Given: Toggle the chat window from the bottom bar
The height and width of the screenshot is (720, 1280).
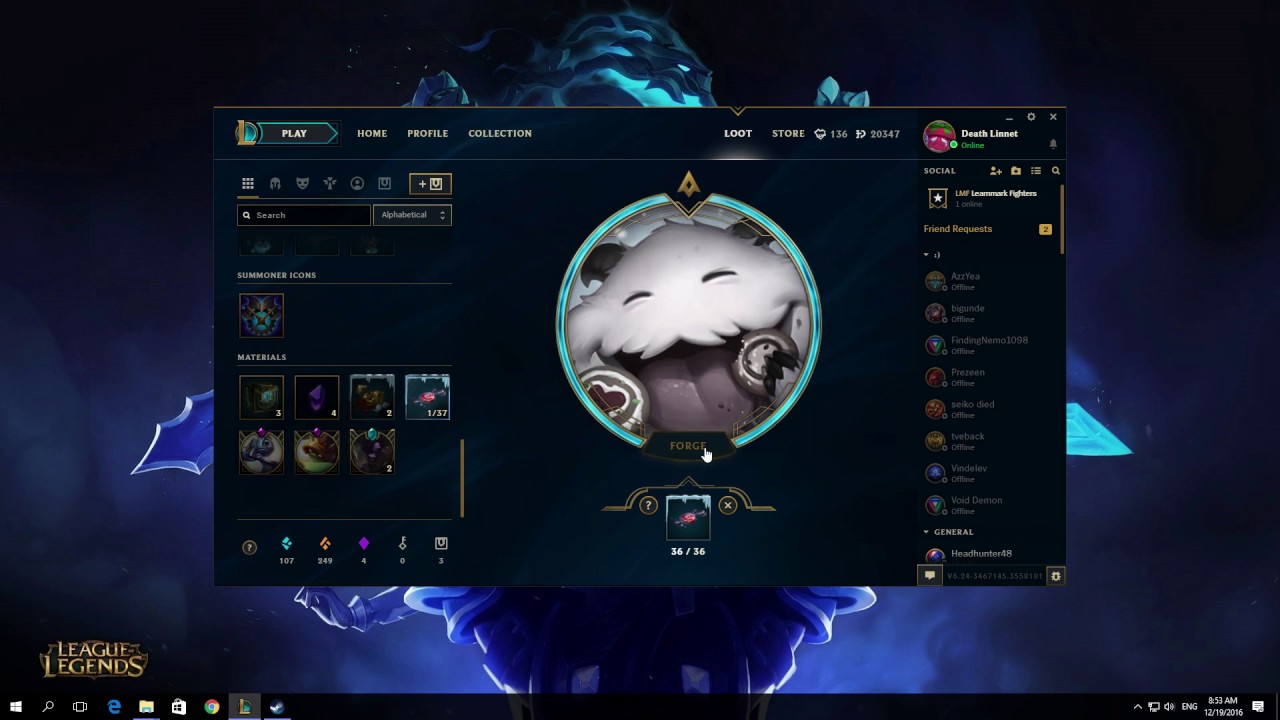Looking at the screenshot, I should point(930,576).
